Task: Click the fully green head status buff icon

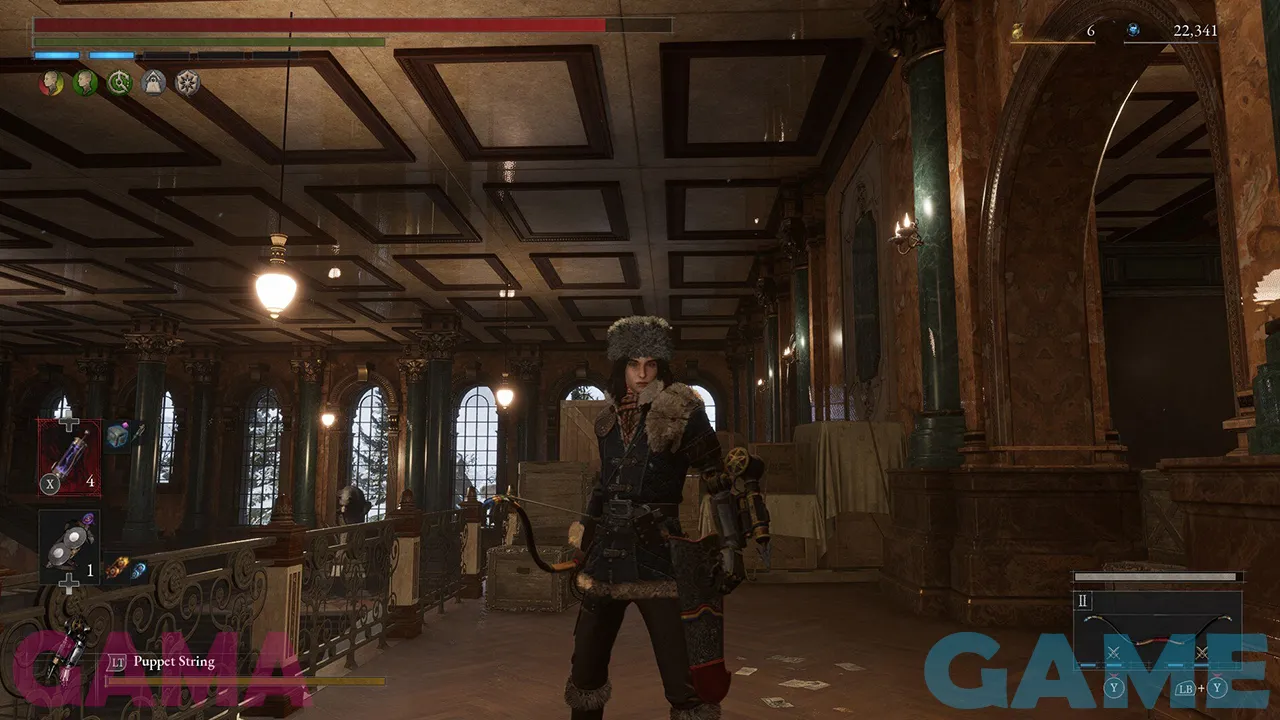Action: tap(85, 83)
